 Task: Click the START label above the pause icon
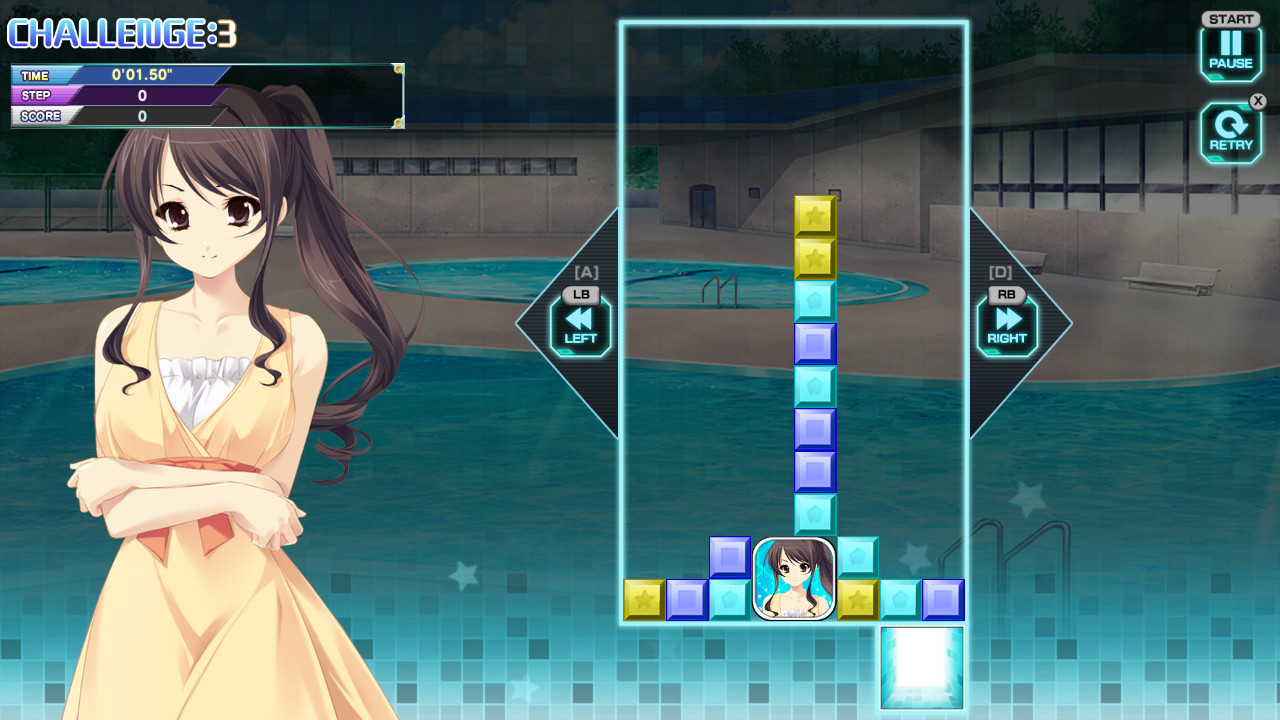1230,17
